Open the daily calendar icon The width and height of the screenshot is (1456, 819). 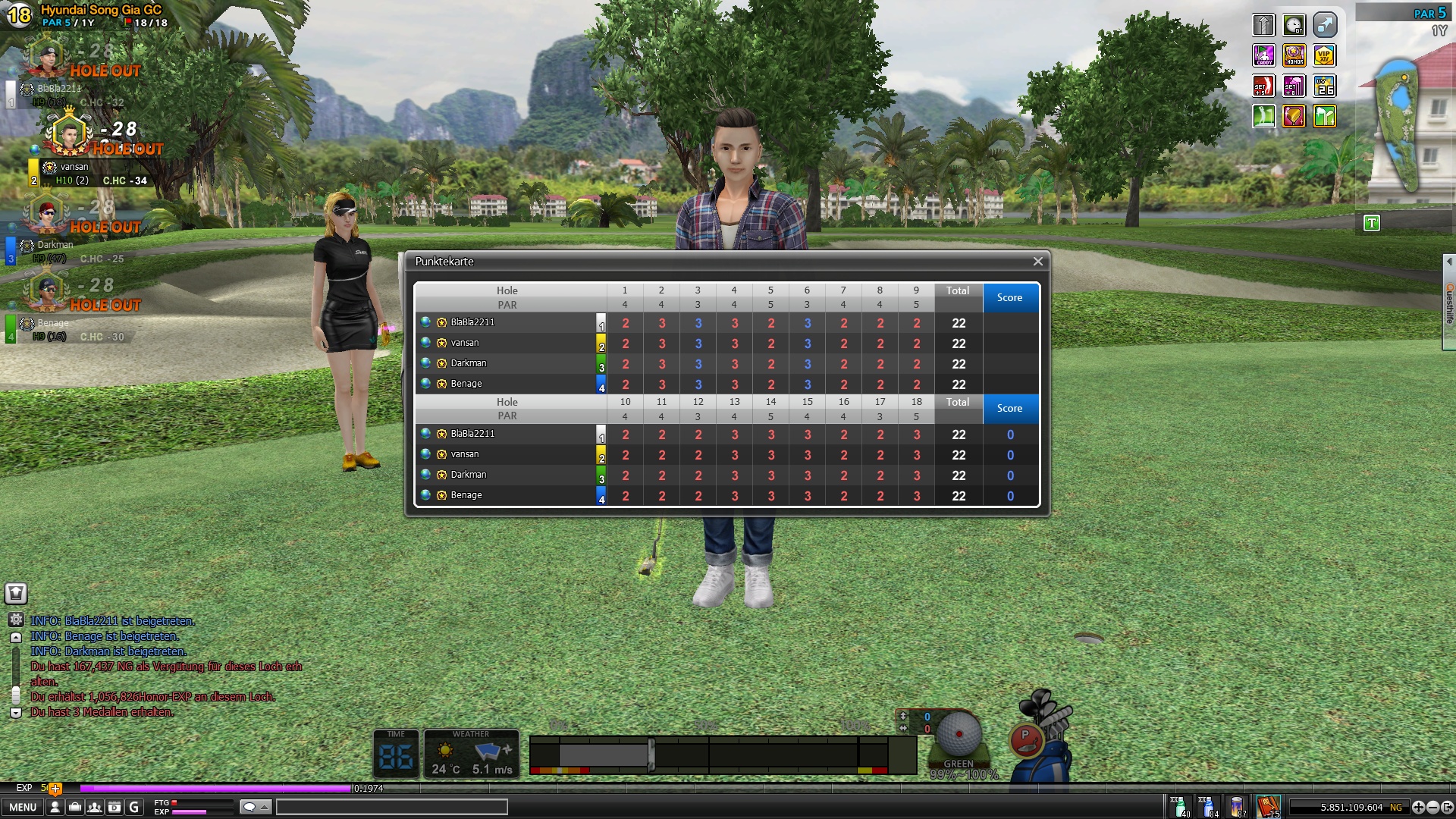(114, 807)
